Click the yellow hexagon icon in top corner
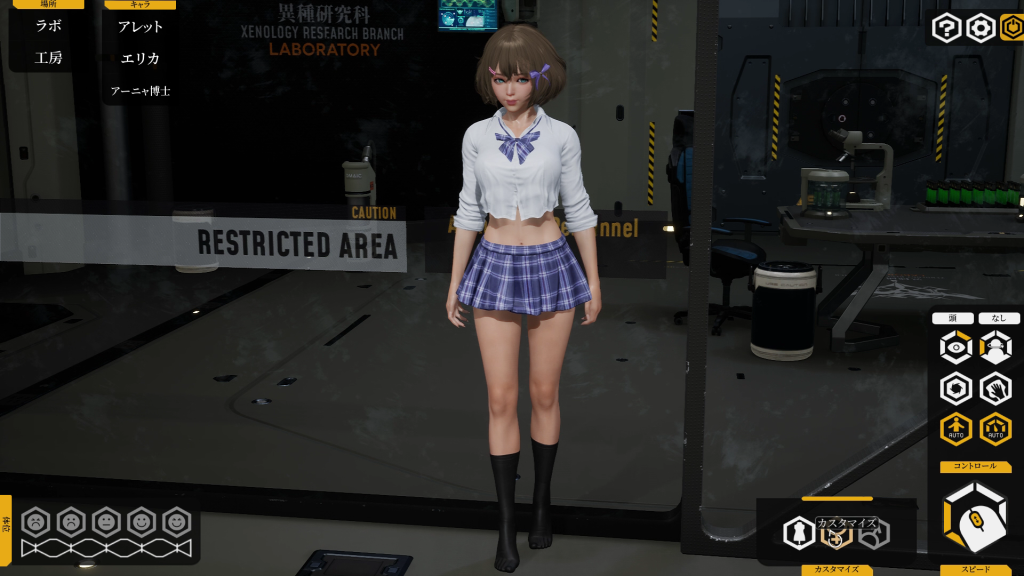Image resolution: width=1024 pixels, height=576 pixels. point(1012,28)
